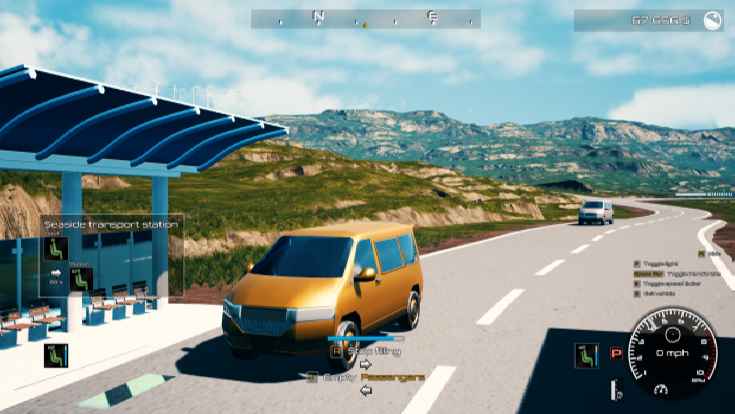735x414 pixels.
Task: Click the red P parking gear indicator
Action: (616, 354)
